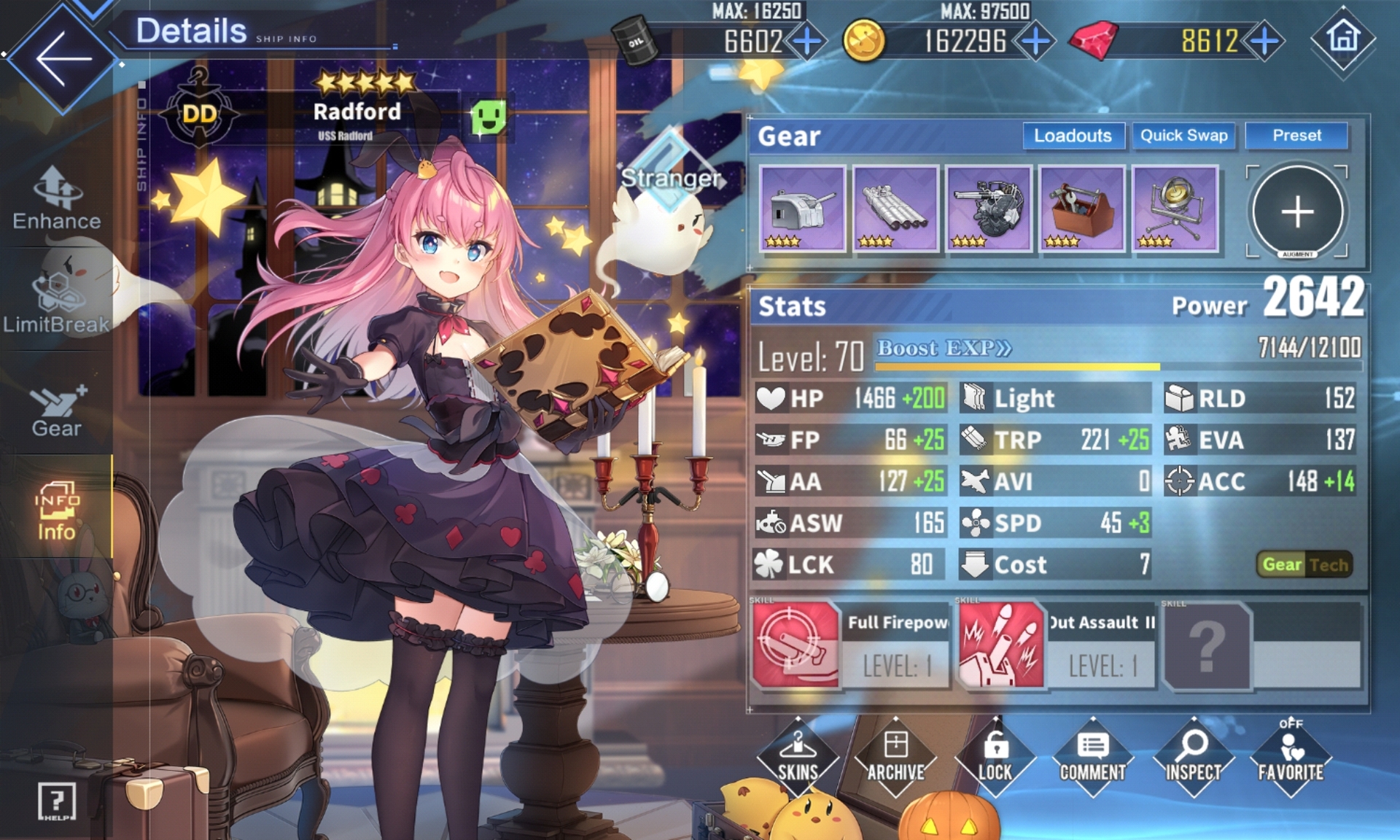Add coins using the plus button
Viewport: 1400px width, 840px height.
(1035, 42)
